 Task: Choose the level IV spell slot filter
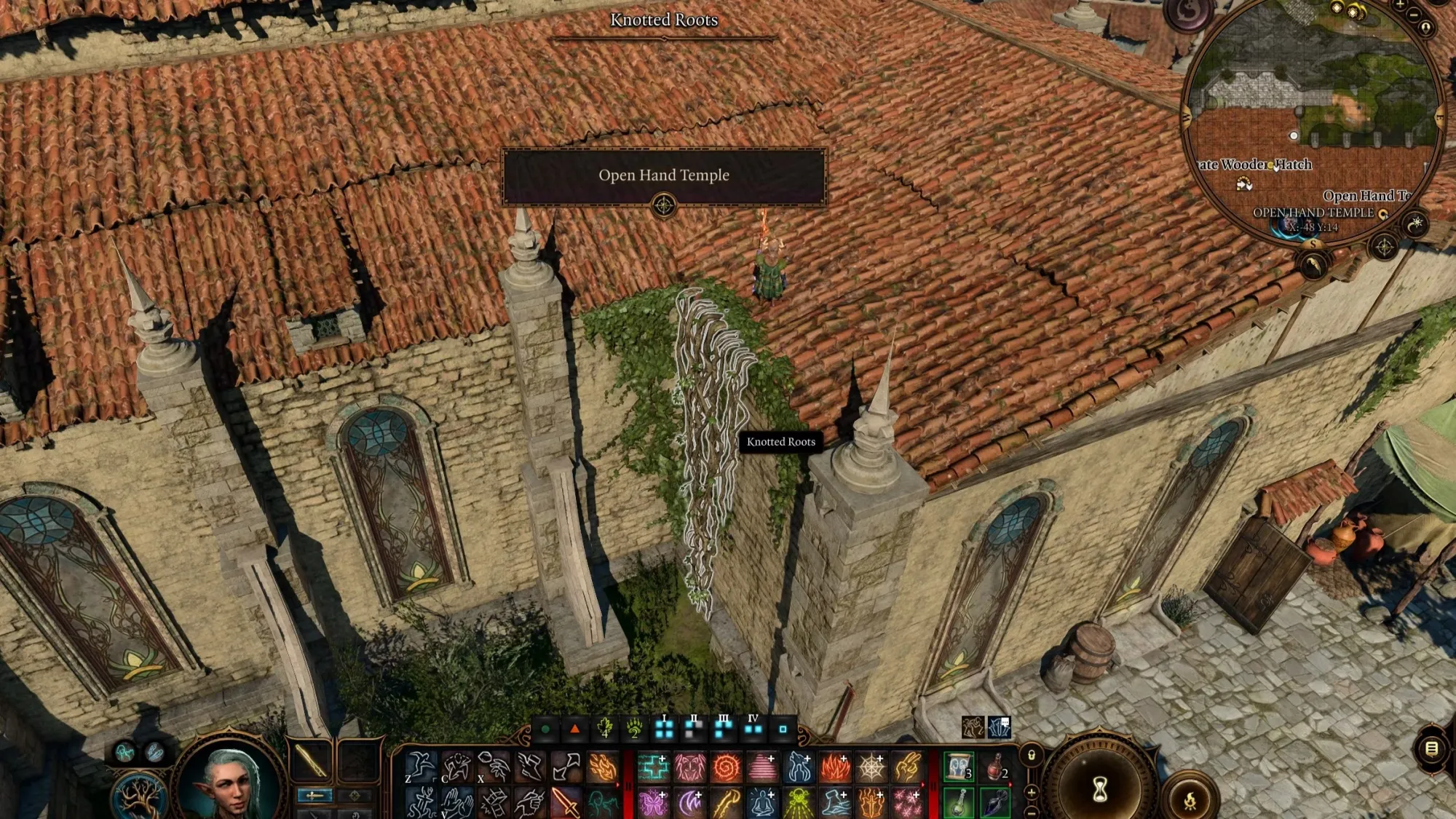pos(753,728)
